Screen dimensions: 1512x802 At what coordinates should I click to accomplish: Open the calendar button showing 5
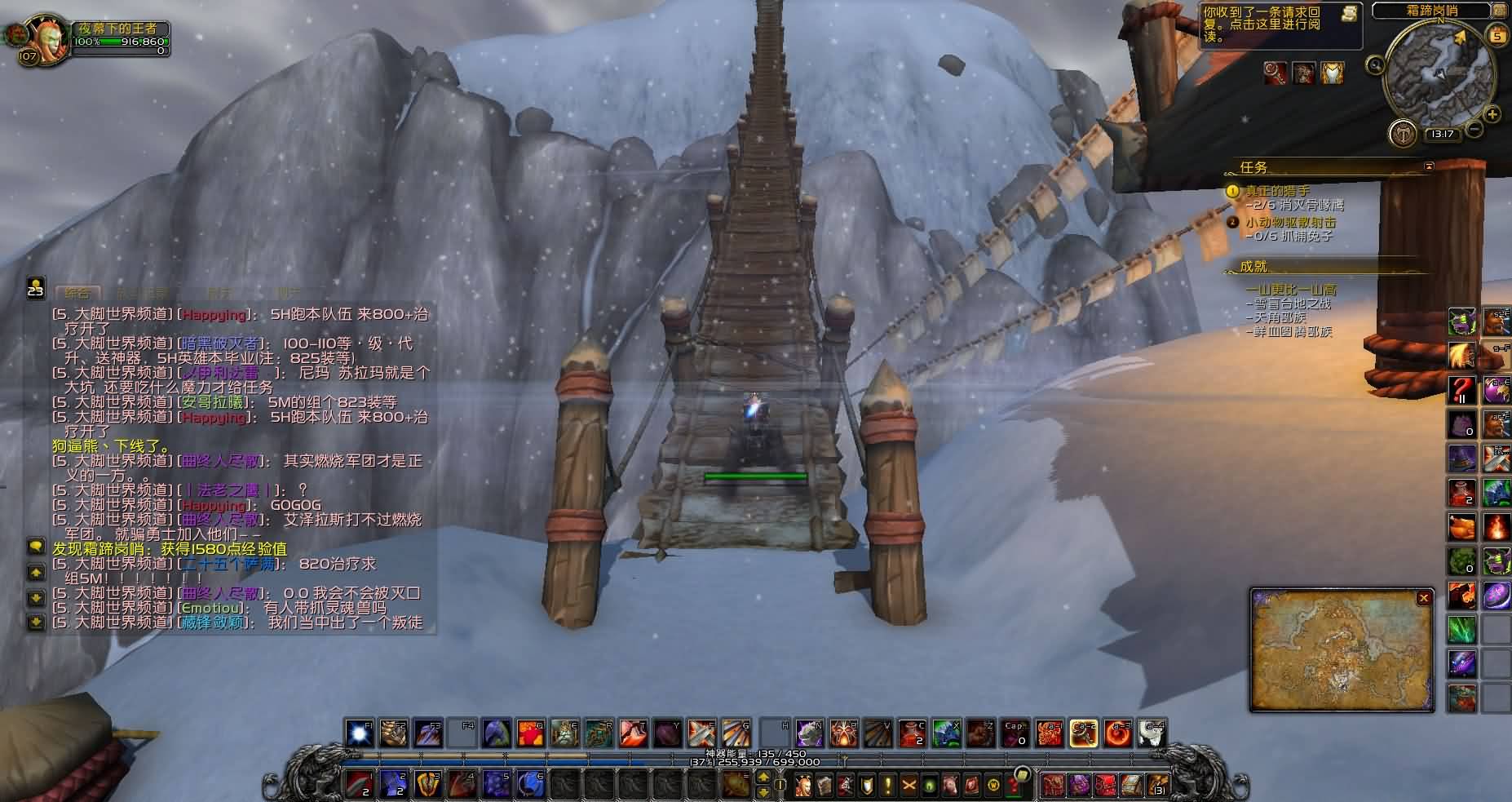[1497, 35]
